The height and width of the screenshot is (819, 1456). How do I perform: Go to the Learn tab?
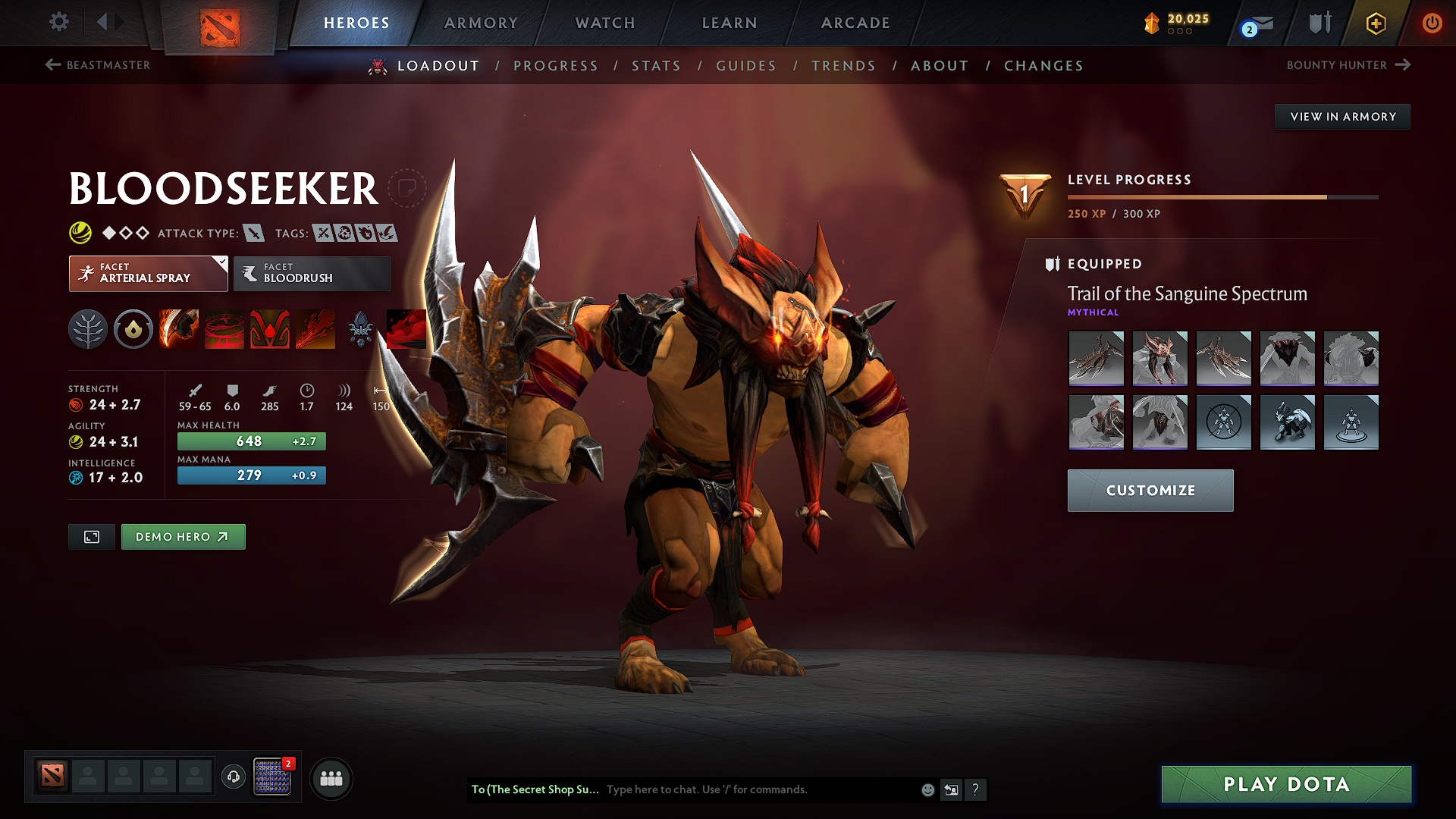[x=730, y=23]
